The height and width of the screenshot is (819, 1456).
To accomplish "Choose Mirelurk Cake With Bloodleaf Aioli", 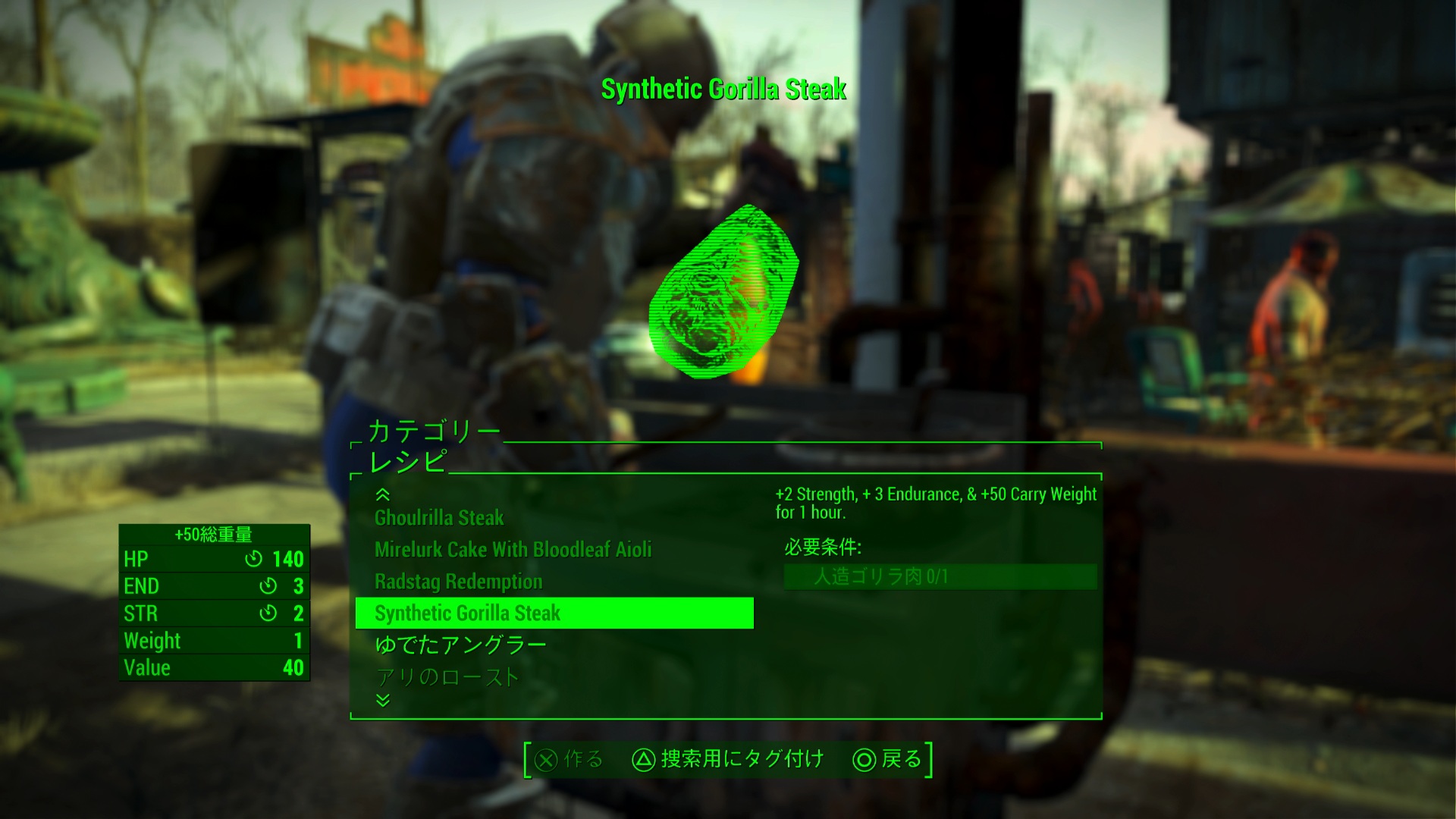I will coord(513,550).
